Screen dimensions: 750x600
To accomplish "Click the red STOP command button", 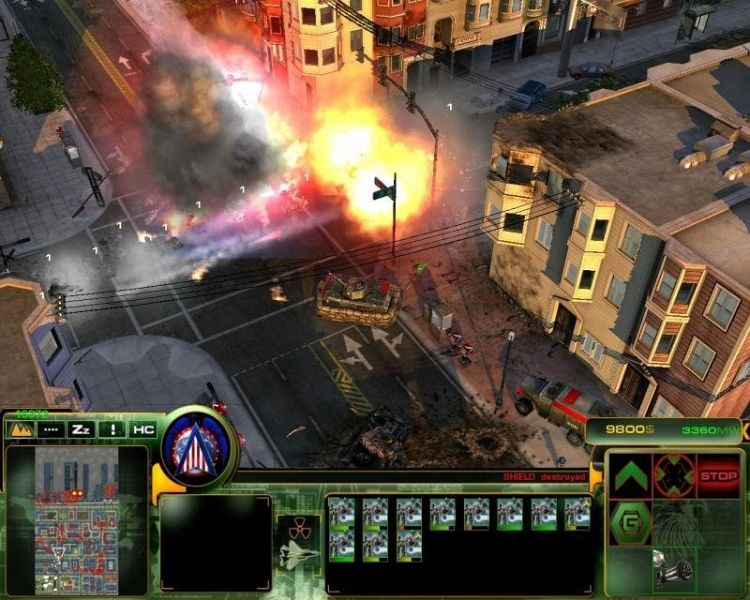I will point(717,475).
